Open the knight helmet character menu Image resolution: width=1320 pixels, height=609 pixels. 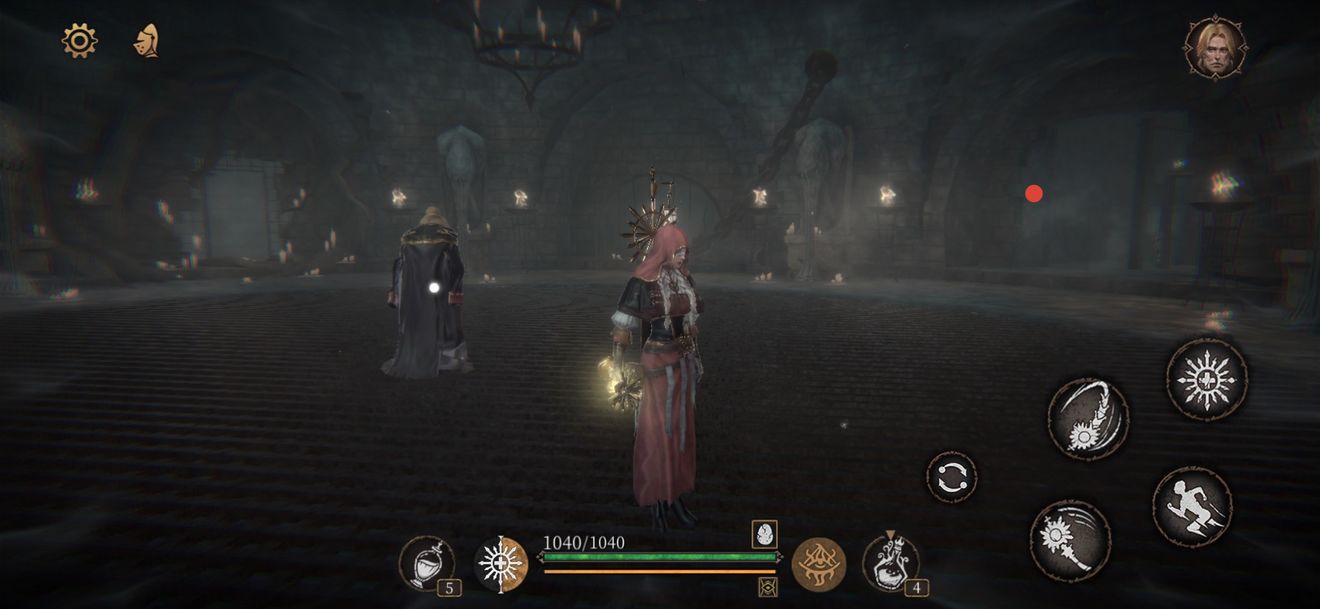click(147, 40)
